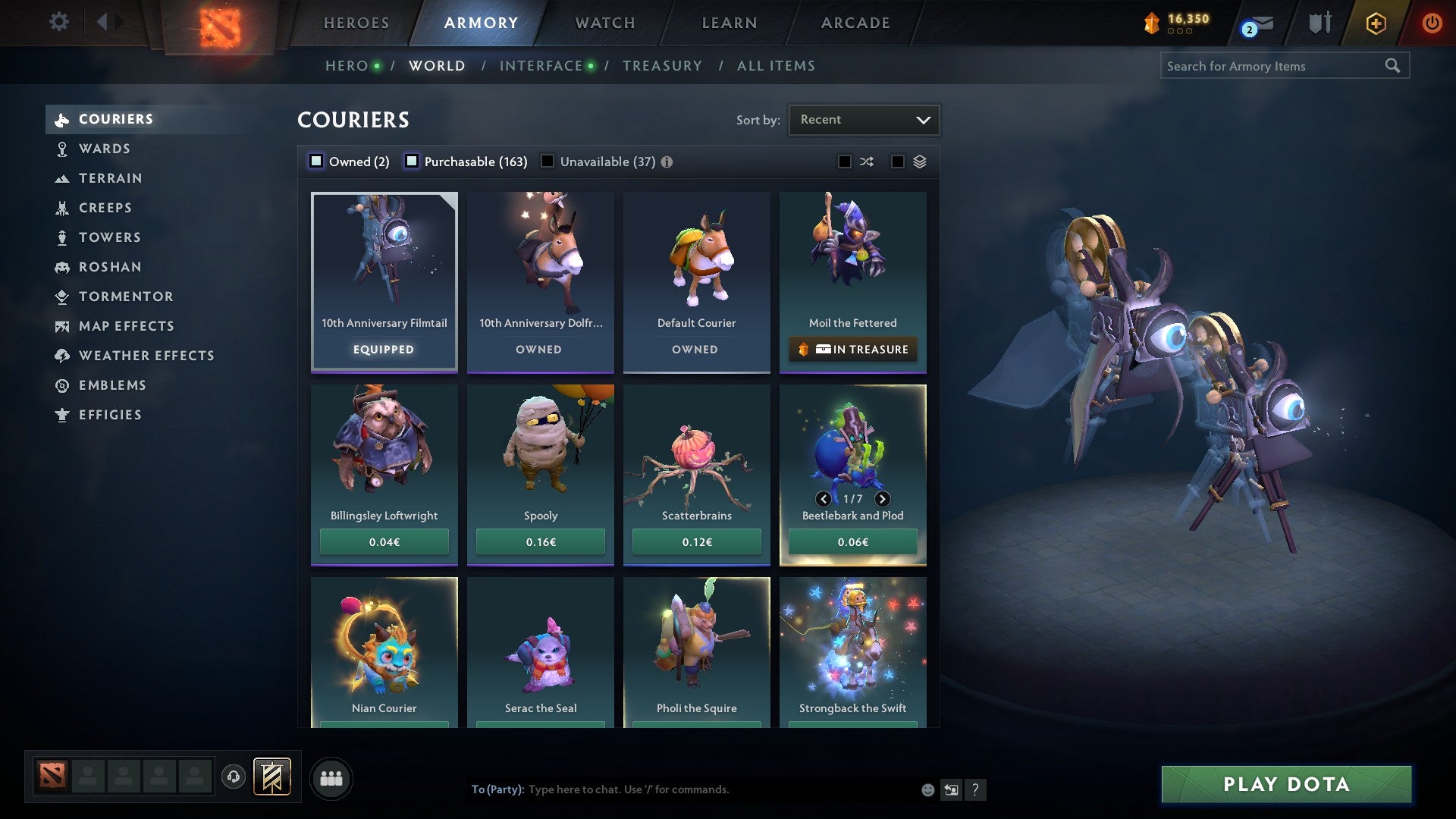Disable the Purchasable (163) filter checkbox

pyautogui.click(x=412, y=161)
